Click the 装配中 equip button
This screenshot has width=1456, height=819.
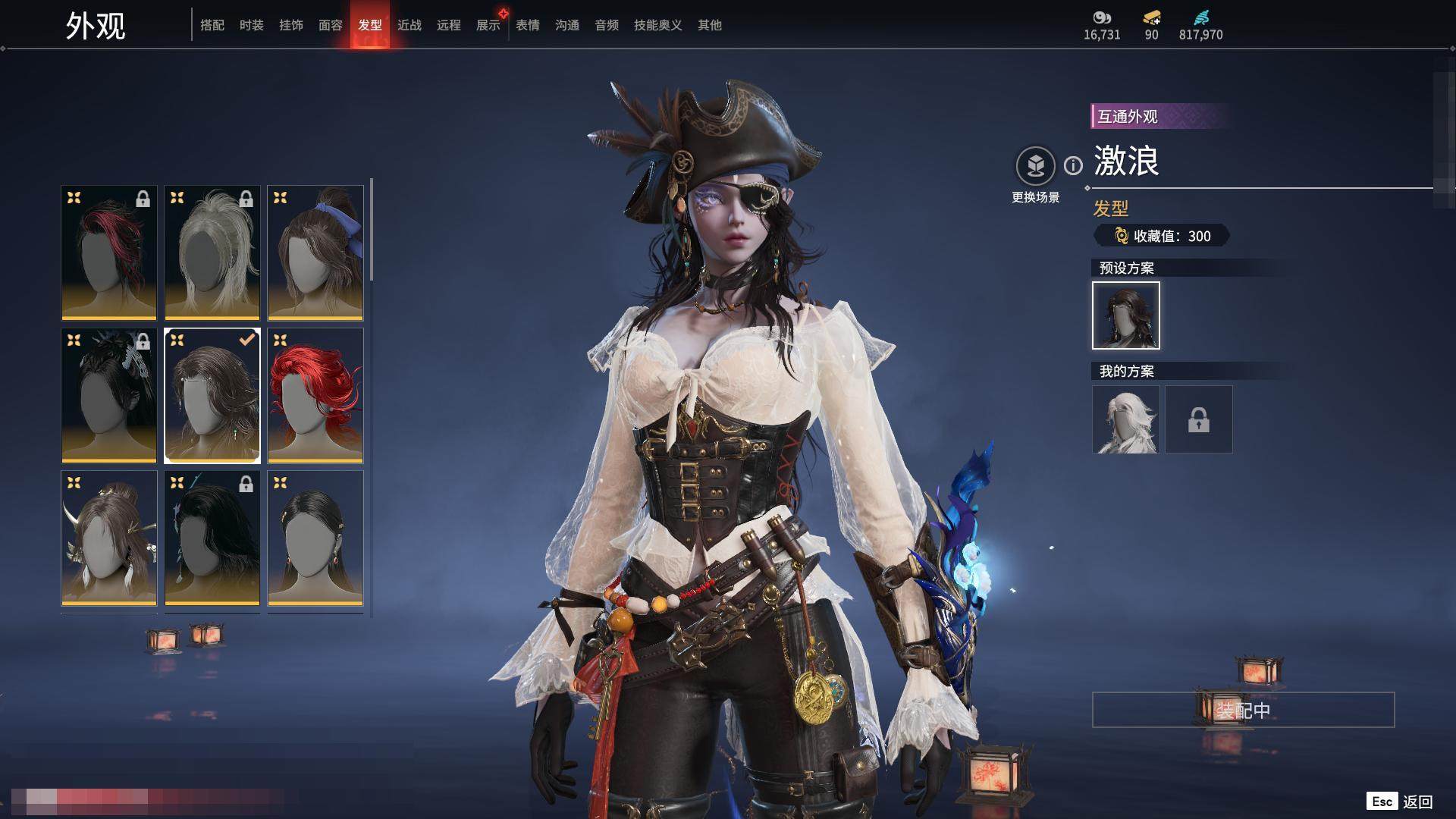point(1243,710)
